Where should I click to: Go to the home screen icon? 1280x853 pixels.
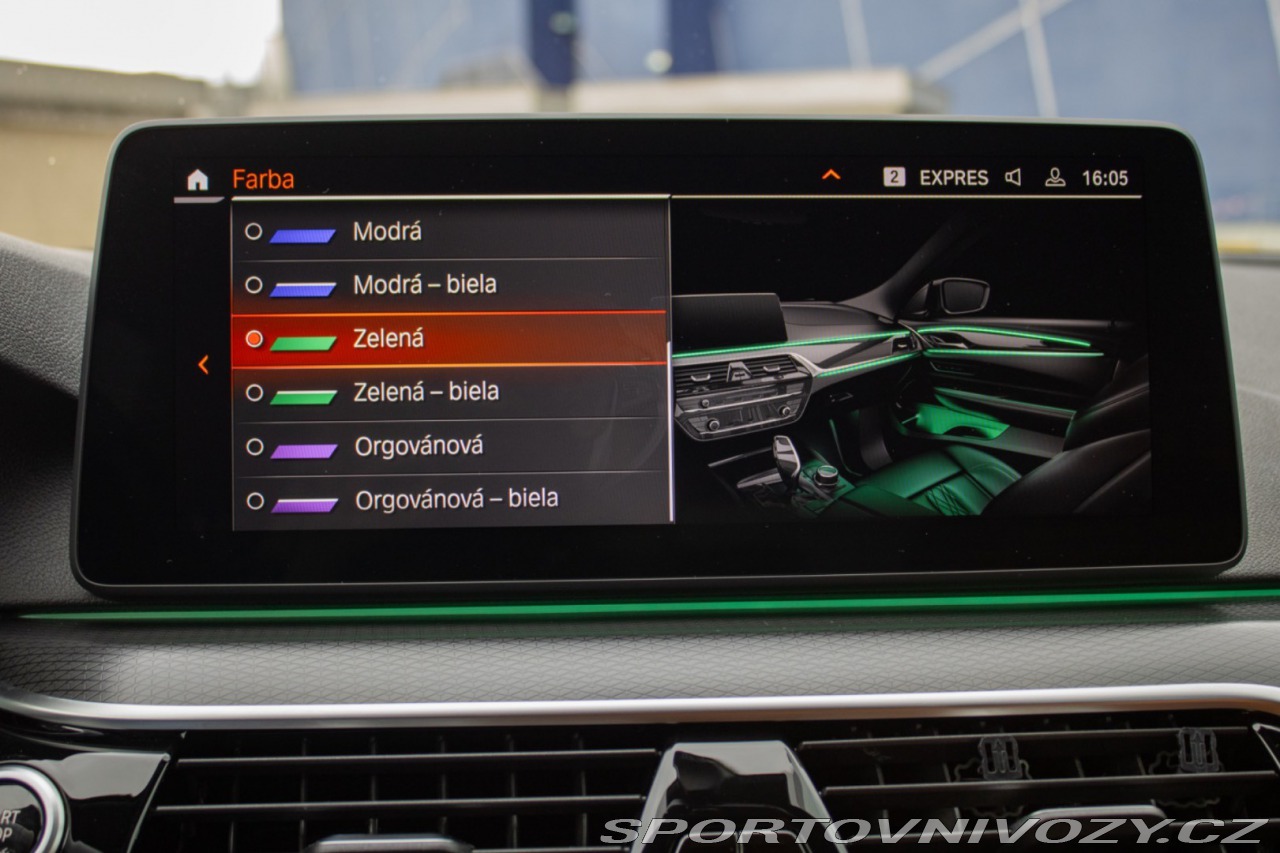198,180
